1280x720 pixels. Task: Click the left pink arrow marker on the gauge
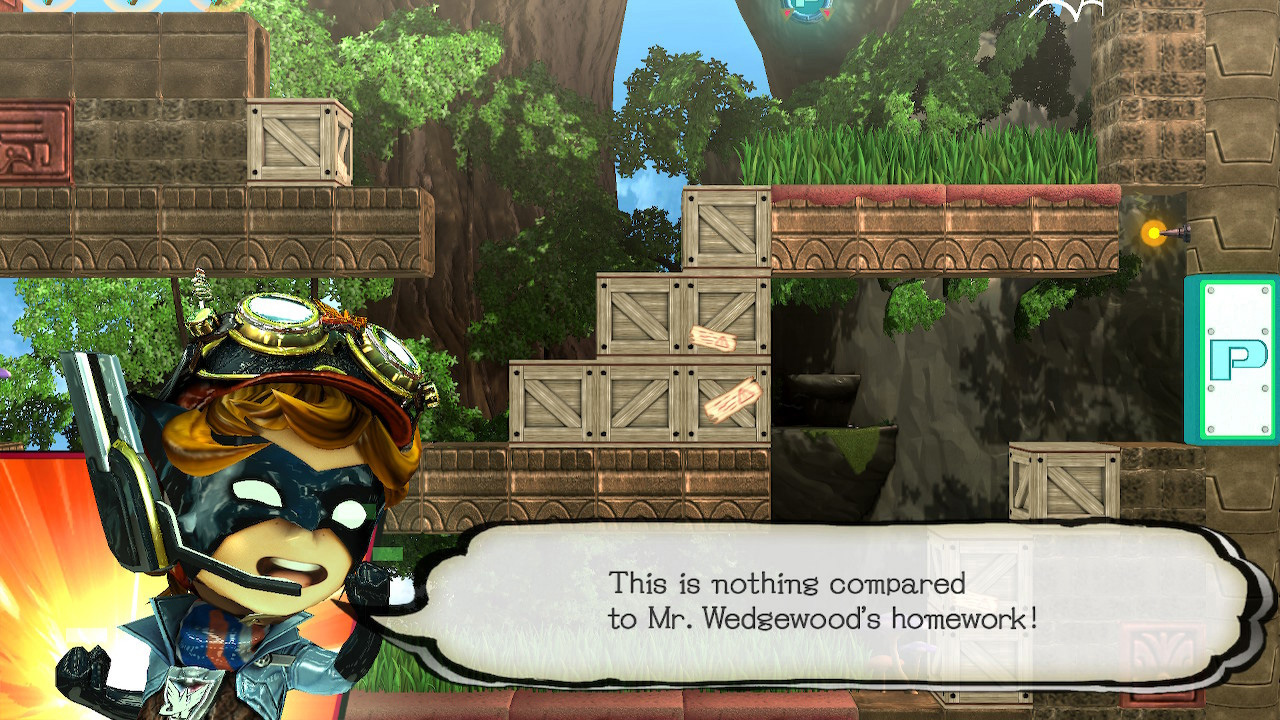[787, 13]
